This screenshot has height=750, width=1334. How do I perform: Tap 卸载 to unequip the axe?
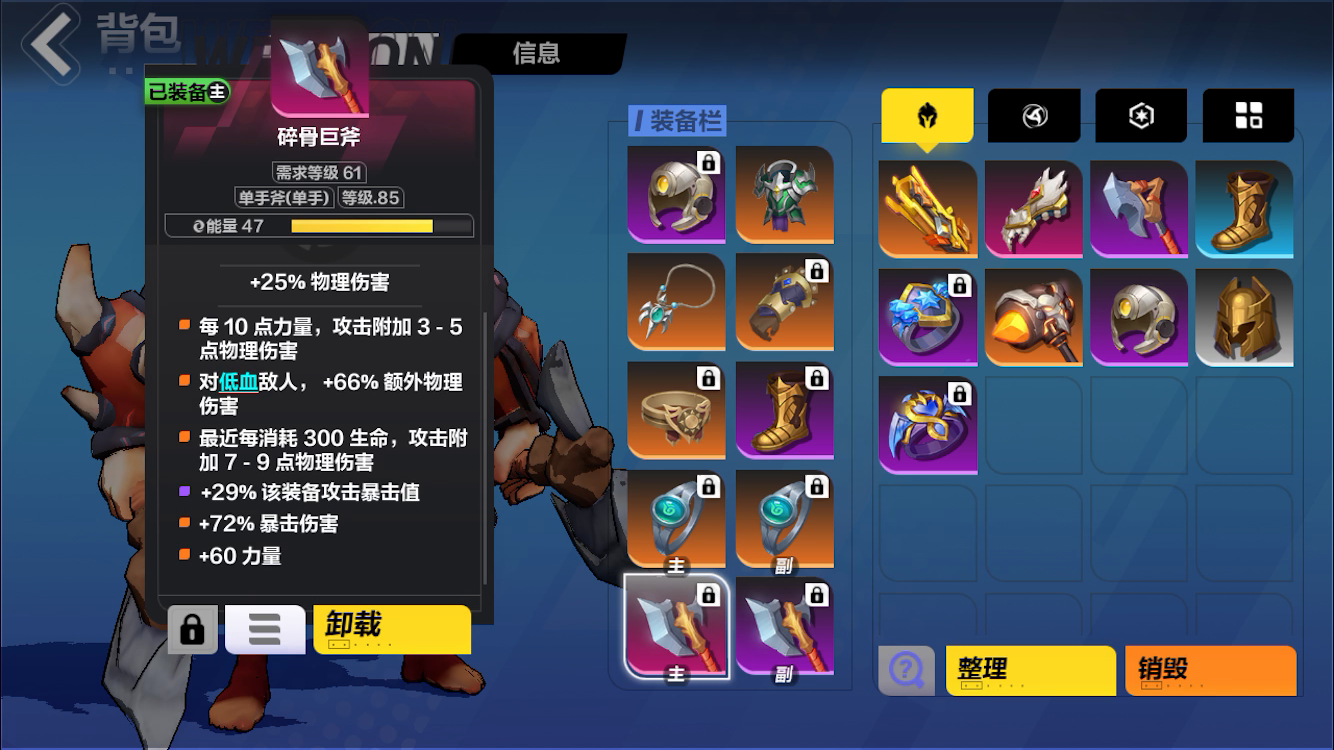click(391, 629)
